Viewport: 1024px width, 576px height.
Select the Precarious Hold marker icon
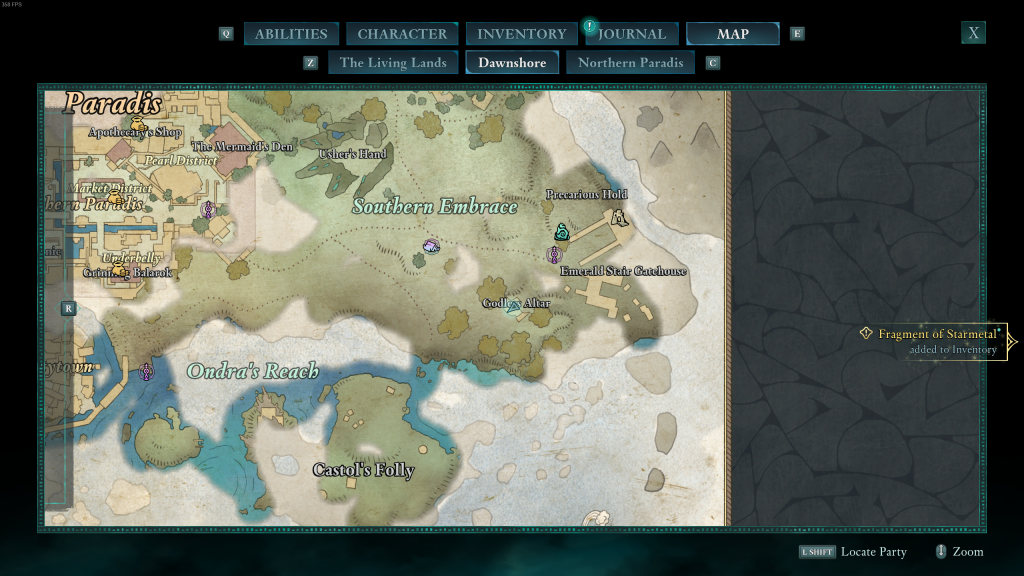(619, 217)
